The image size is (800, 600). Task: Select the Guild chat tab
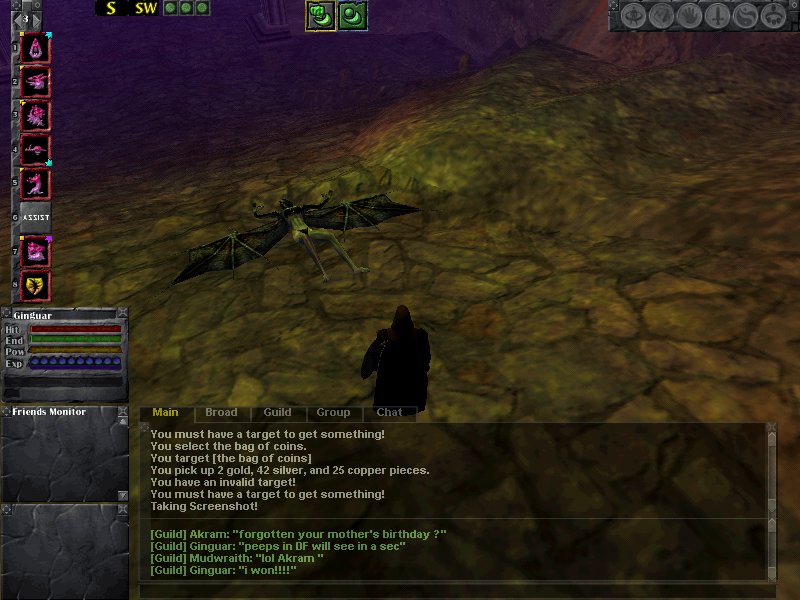(x=277, y=412)
